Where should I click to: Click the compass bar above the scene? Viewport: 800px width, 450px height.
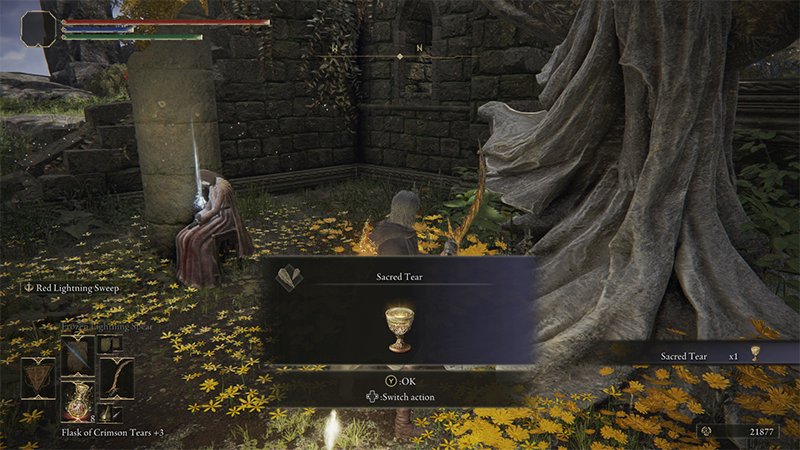pos(400,56)
